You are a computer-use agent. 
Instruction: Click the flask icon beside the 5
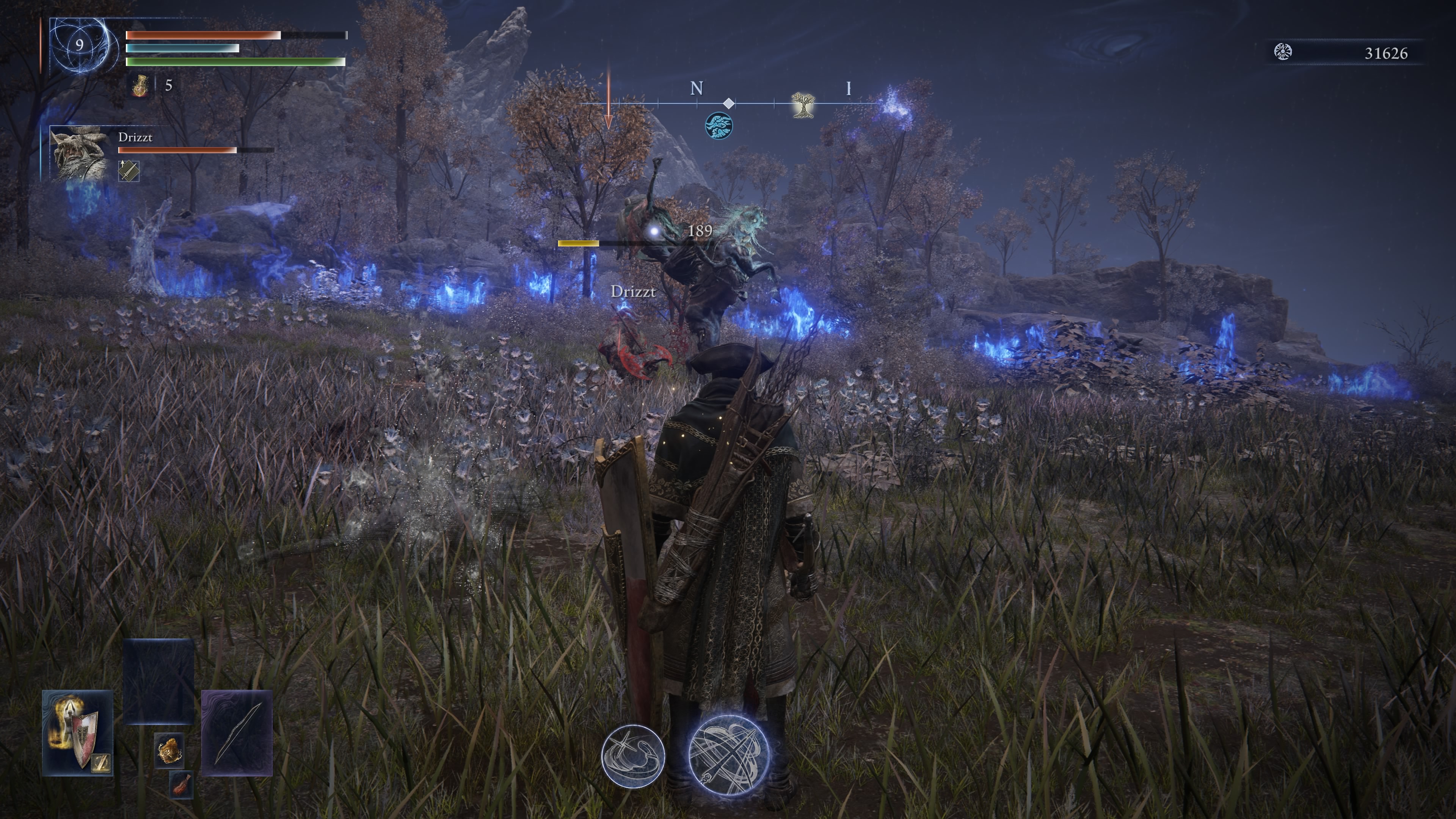pos(140,86)
